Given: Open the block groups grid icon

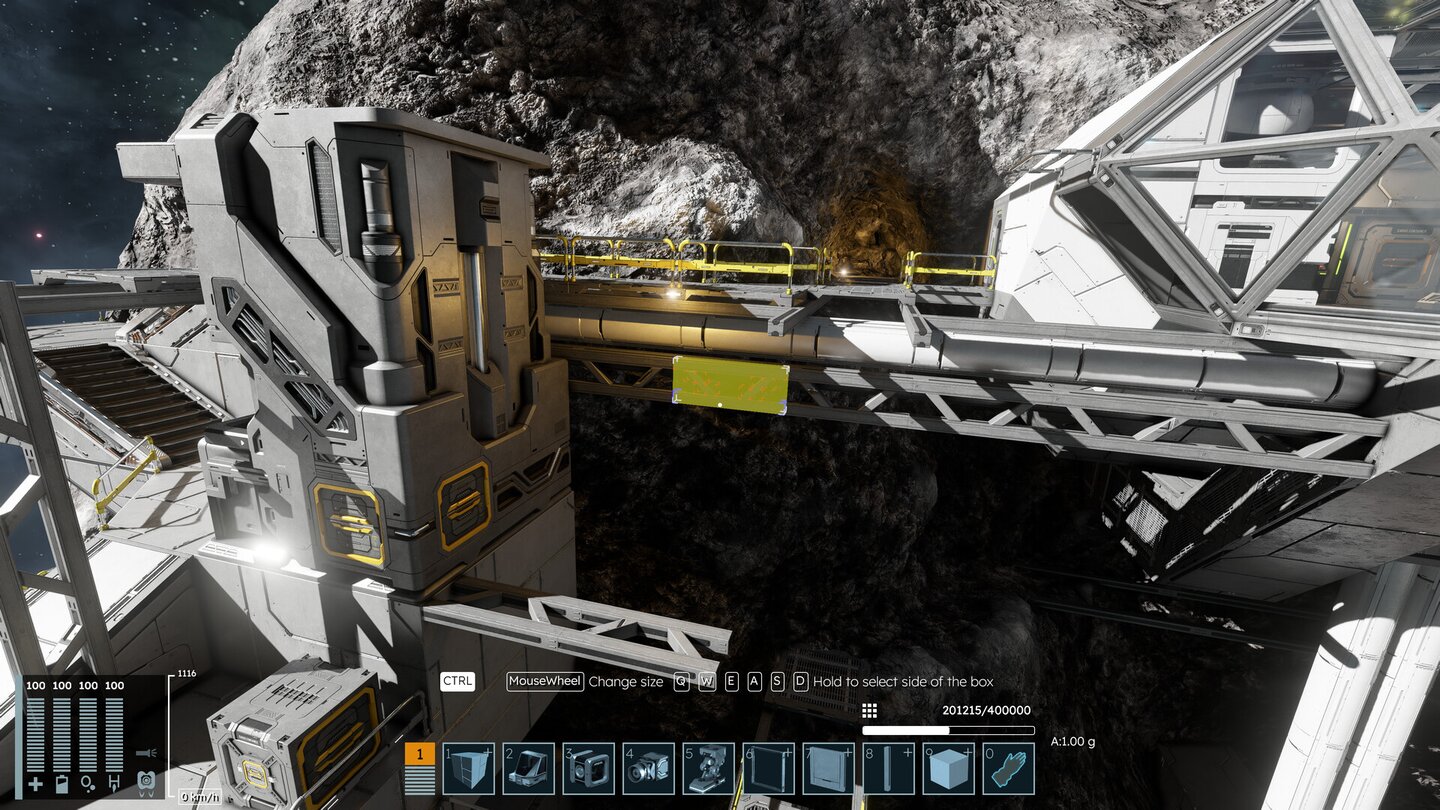Looking at the screenshot, I should (x=869, y=710).
